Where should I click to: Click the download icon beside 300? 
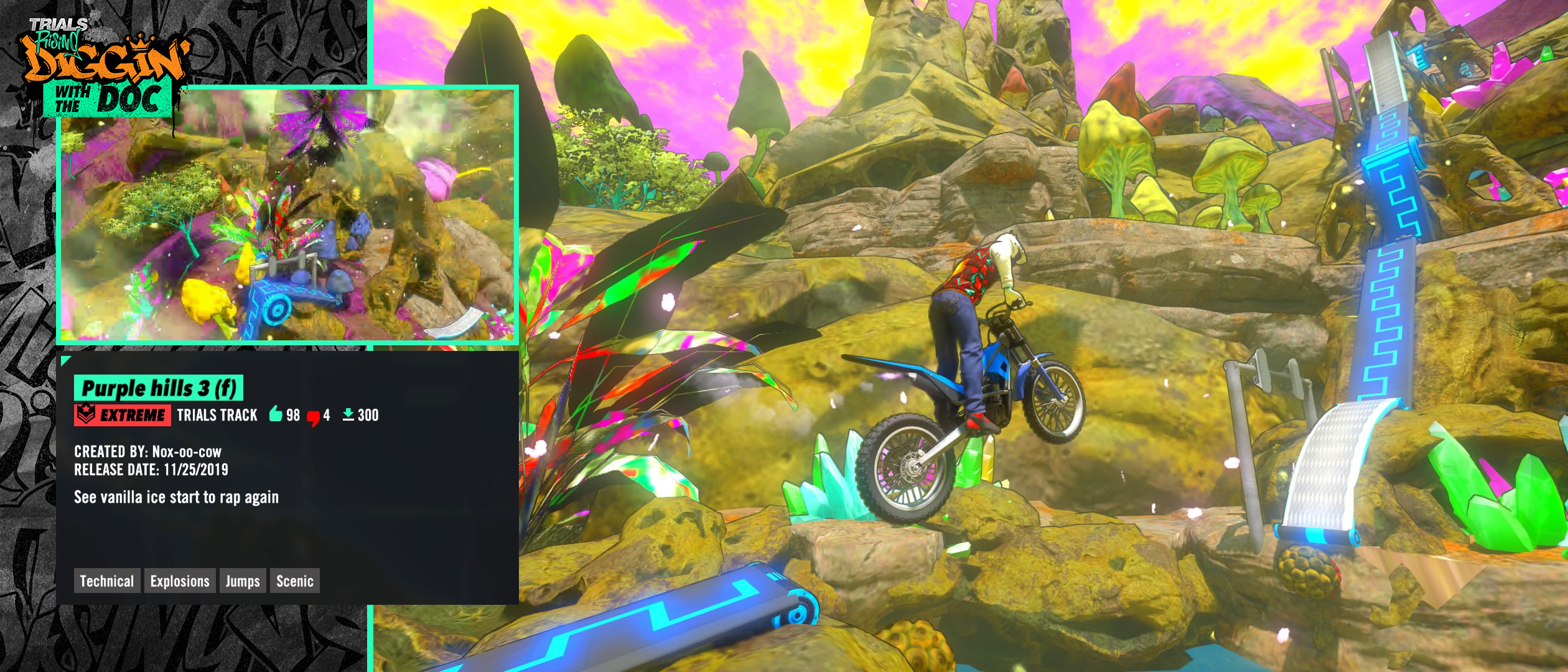pos(348,414)
